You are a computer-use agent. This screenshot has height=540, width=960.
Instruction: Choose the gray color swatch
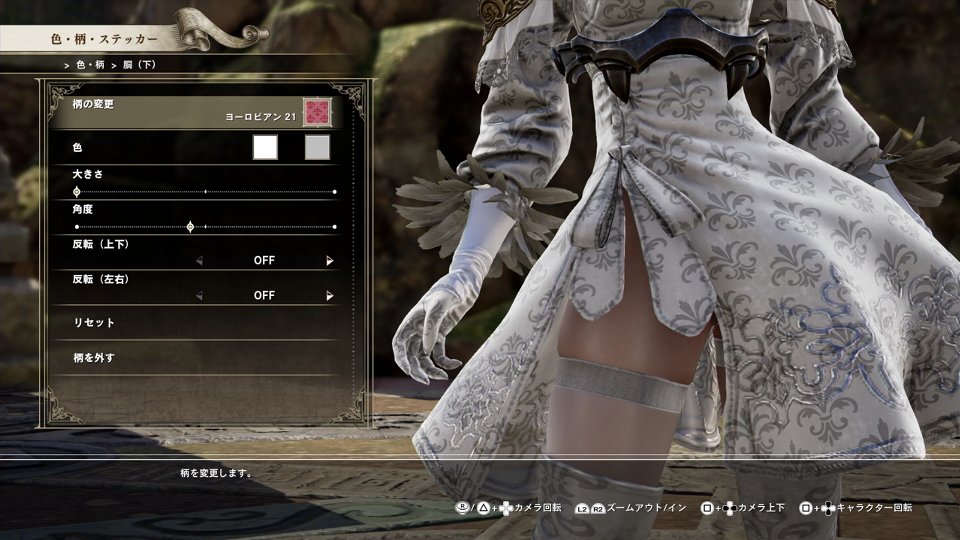point(317,148)
